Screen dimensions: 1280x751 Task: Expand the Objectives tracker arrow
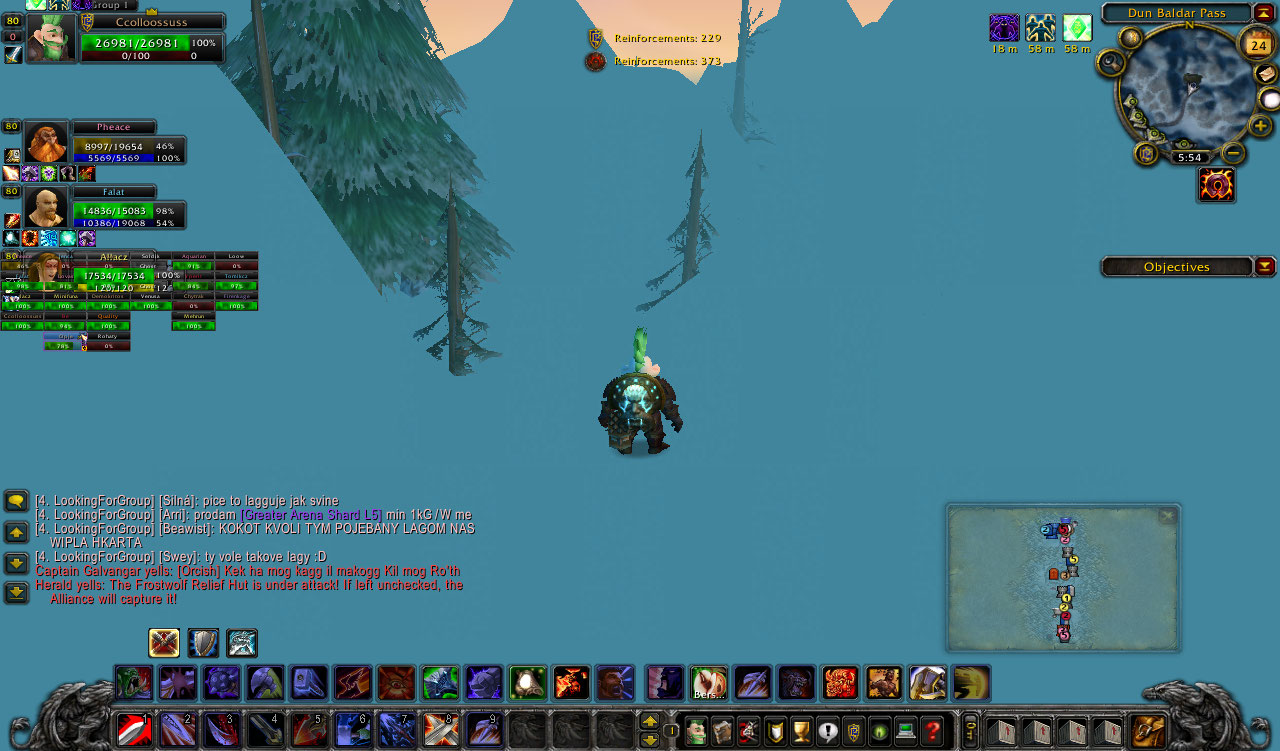pos(1265,266)
